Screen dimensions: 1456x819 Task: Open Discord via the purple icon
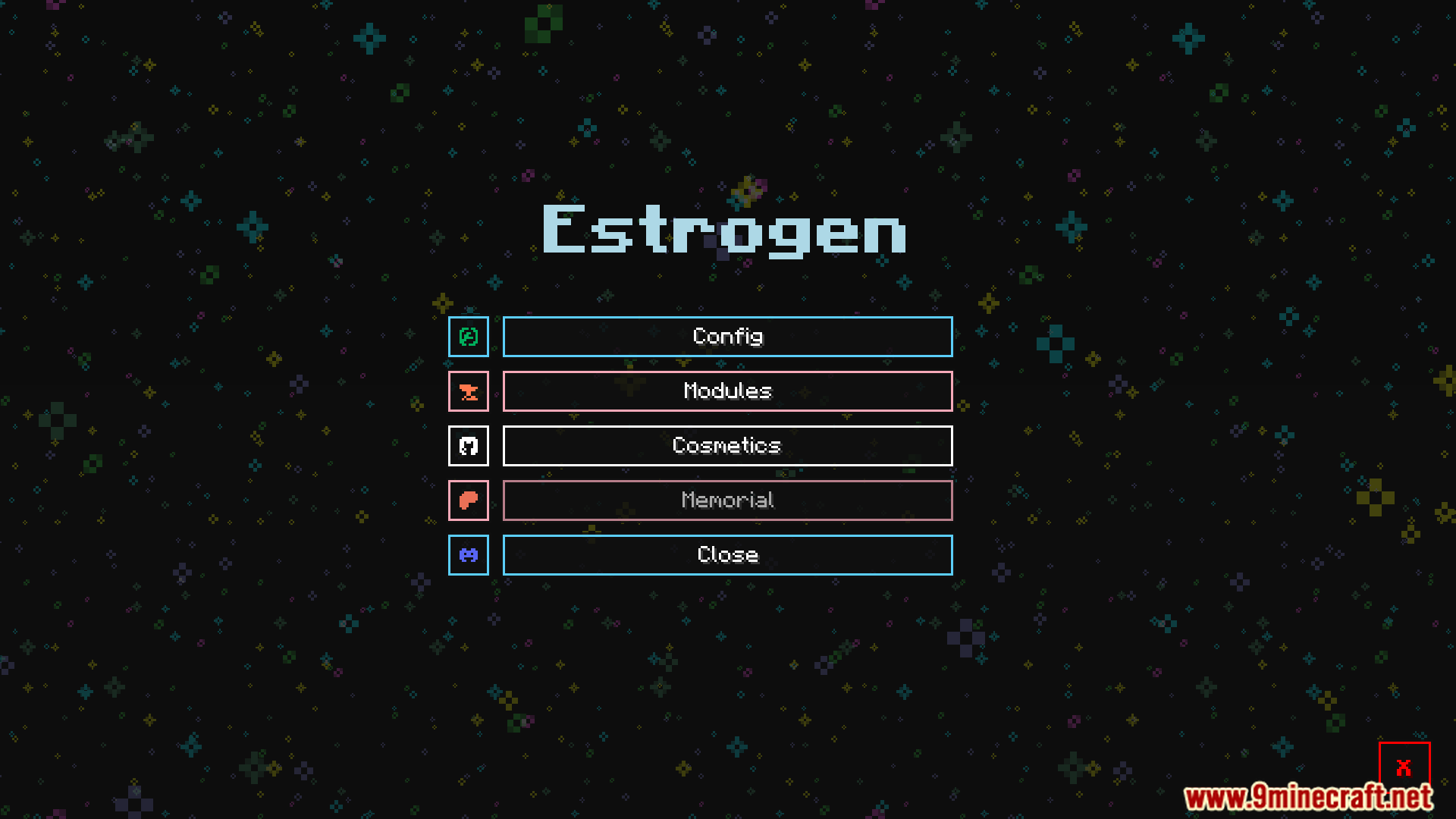coord(468,555)
